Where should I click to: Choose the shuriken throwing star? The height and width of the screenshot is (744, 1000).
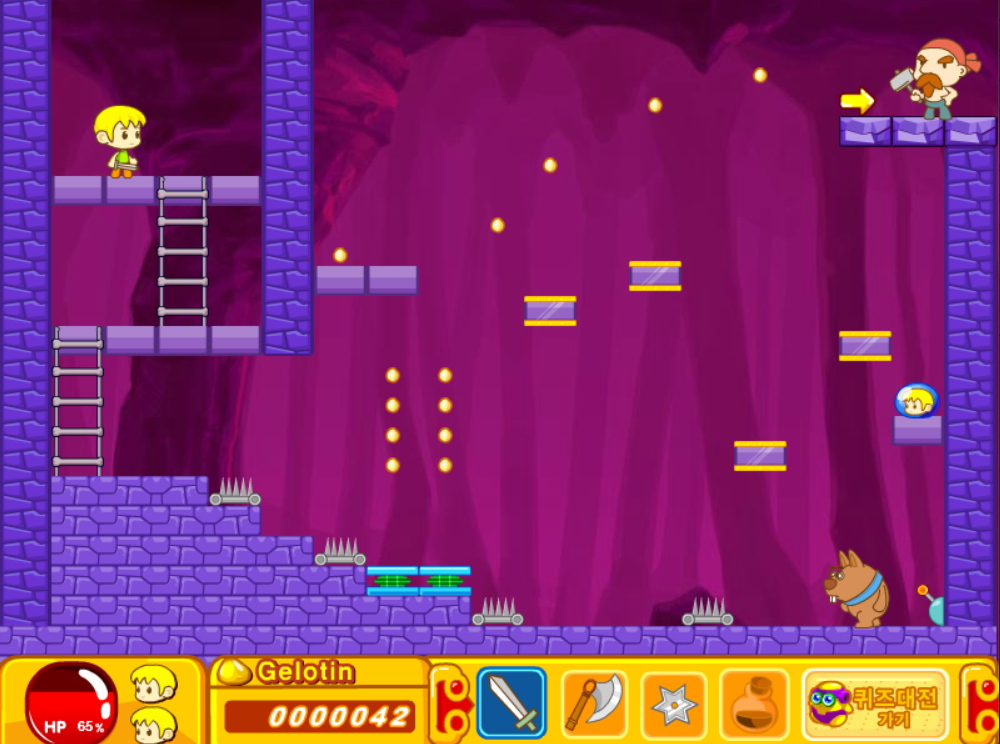[x=674, y=703]
